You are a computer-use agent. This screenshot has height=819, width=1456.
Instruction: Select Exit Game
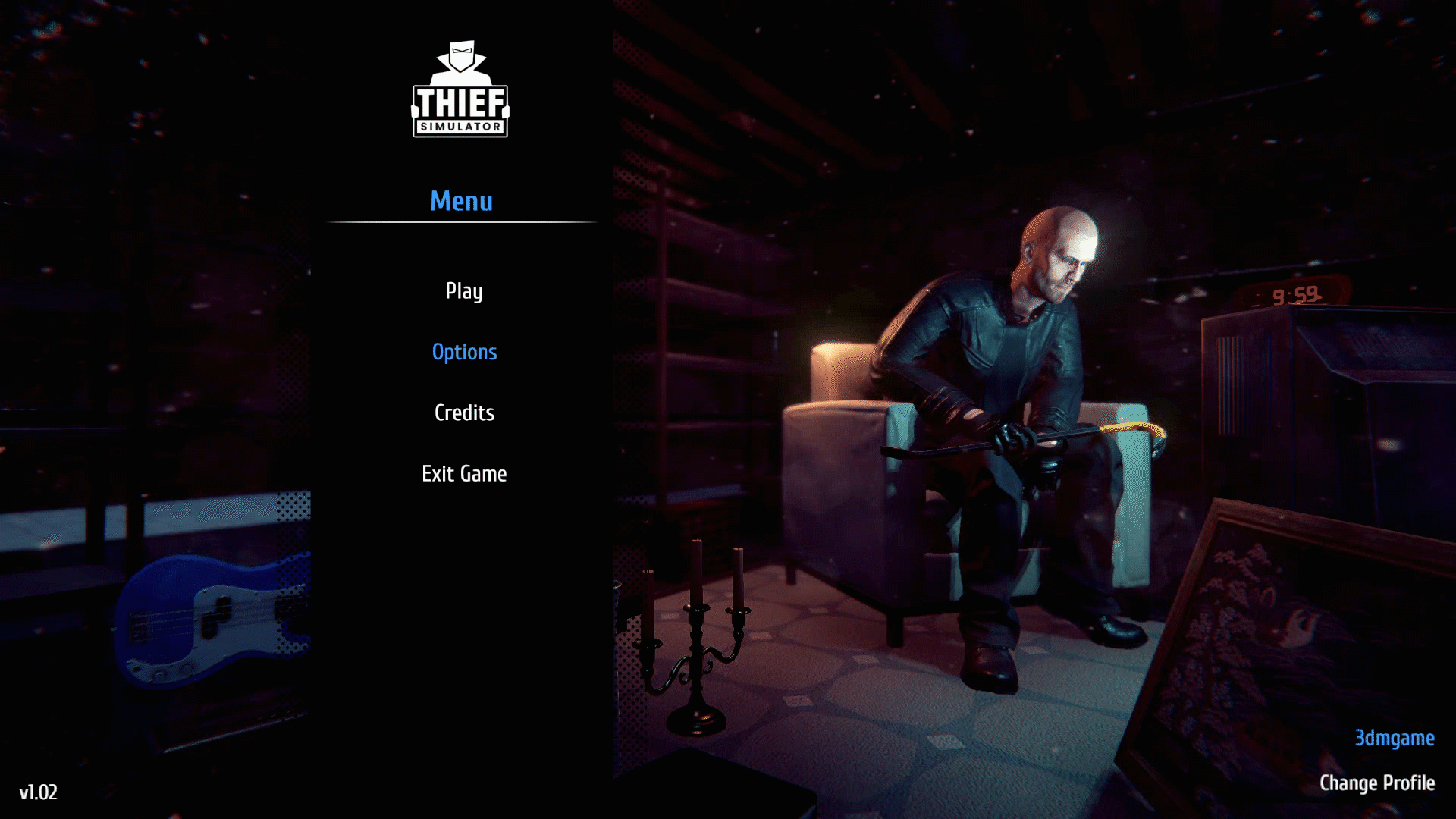(464, 474)
